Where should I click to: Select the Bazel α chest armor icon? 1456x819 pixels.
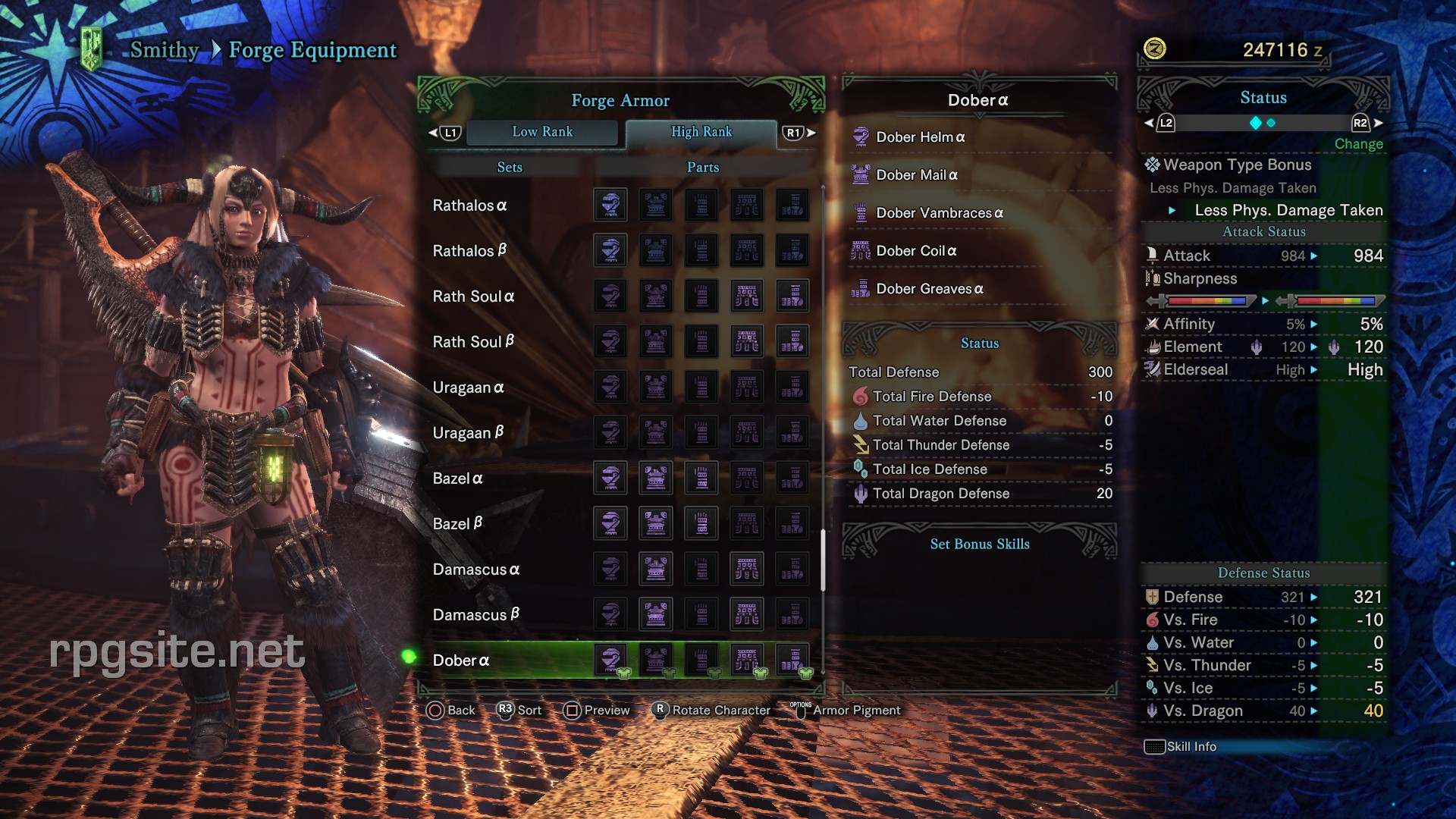tap(656, 479)
